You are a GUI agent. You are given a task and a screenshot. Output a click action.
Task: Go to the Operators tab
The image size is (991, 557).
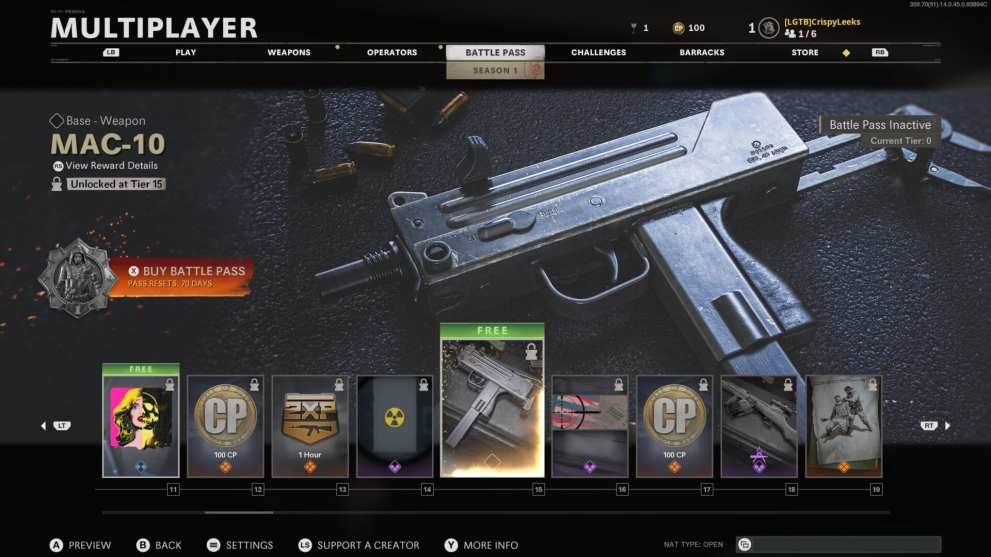coord(392,52)
